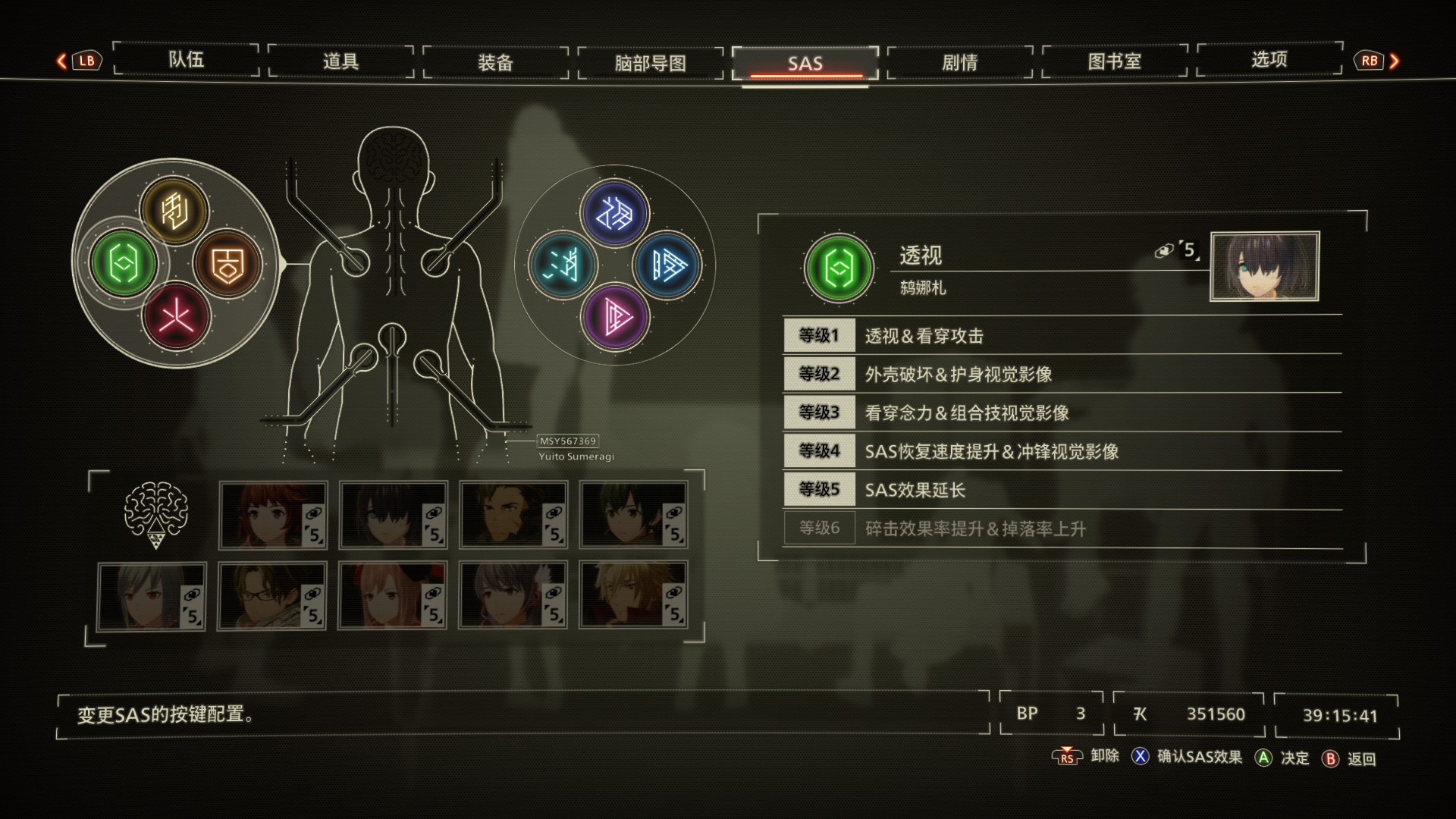The image size is (1456, 819).
Task: Select the green 透视 SAS icon in the left wheel
Action: (123, 263)
